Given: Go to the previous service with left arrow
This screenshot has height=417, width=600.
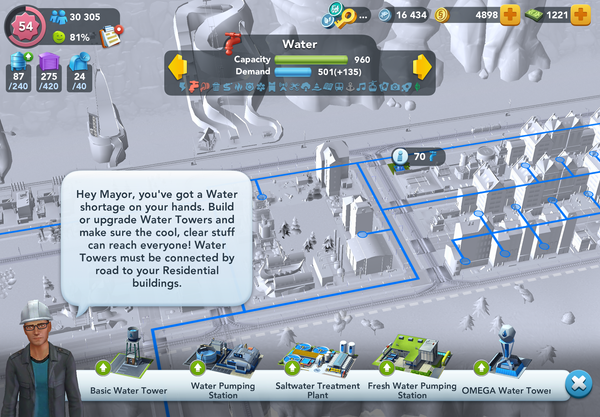Looking at the screenshot, I should click(x=177, y=68).
